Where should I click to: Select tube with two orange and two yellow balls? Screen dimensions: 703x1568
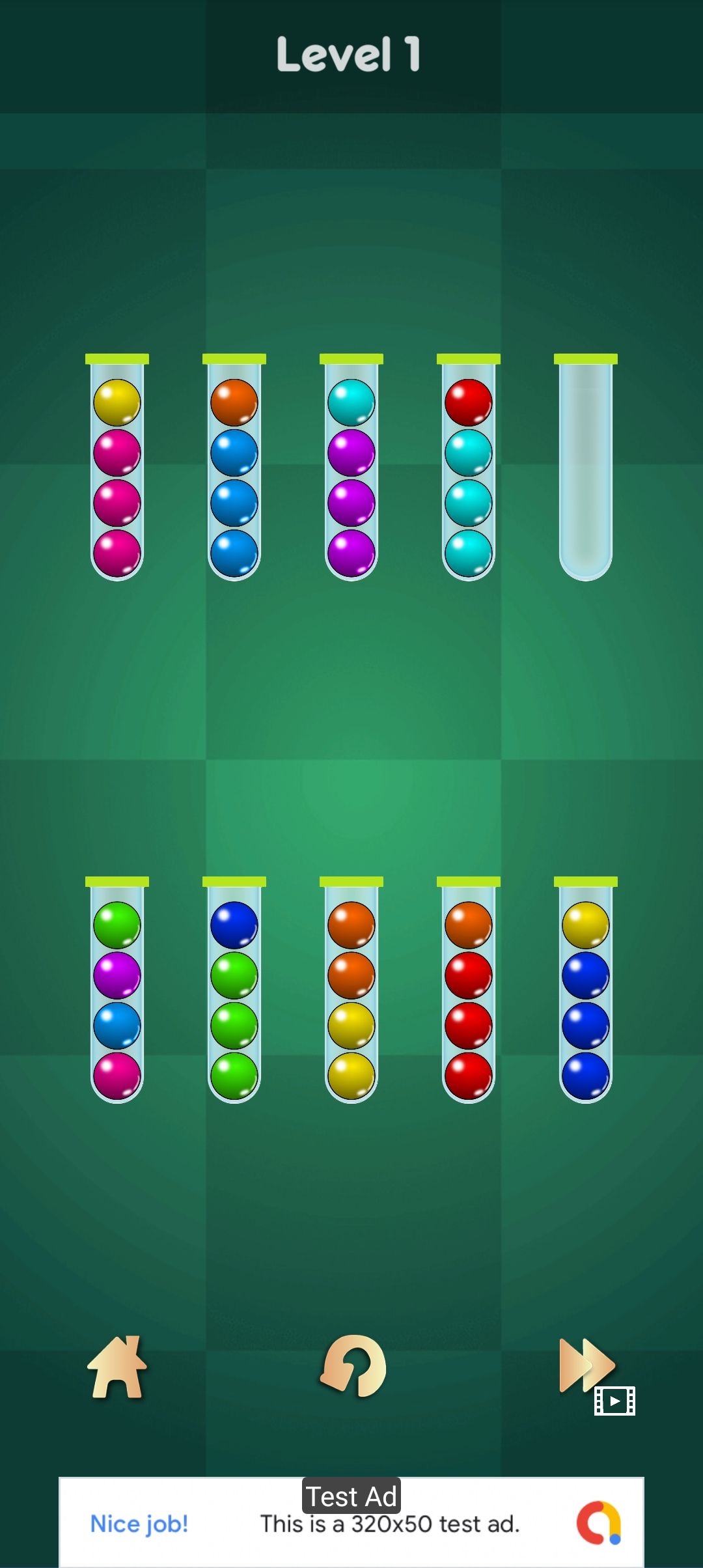click(x=351, y=991)
